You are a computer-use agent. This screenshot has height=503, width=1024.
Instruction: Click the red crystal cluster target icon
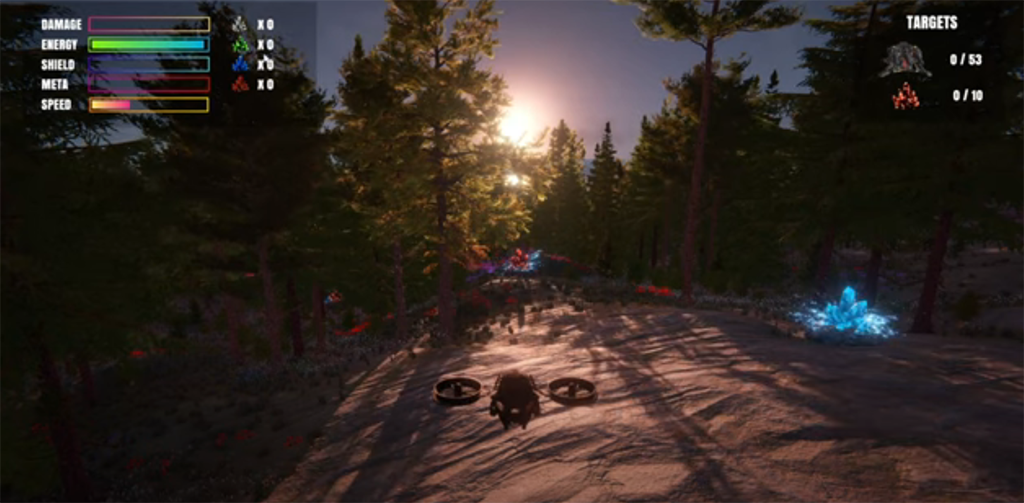point(905,96)
